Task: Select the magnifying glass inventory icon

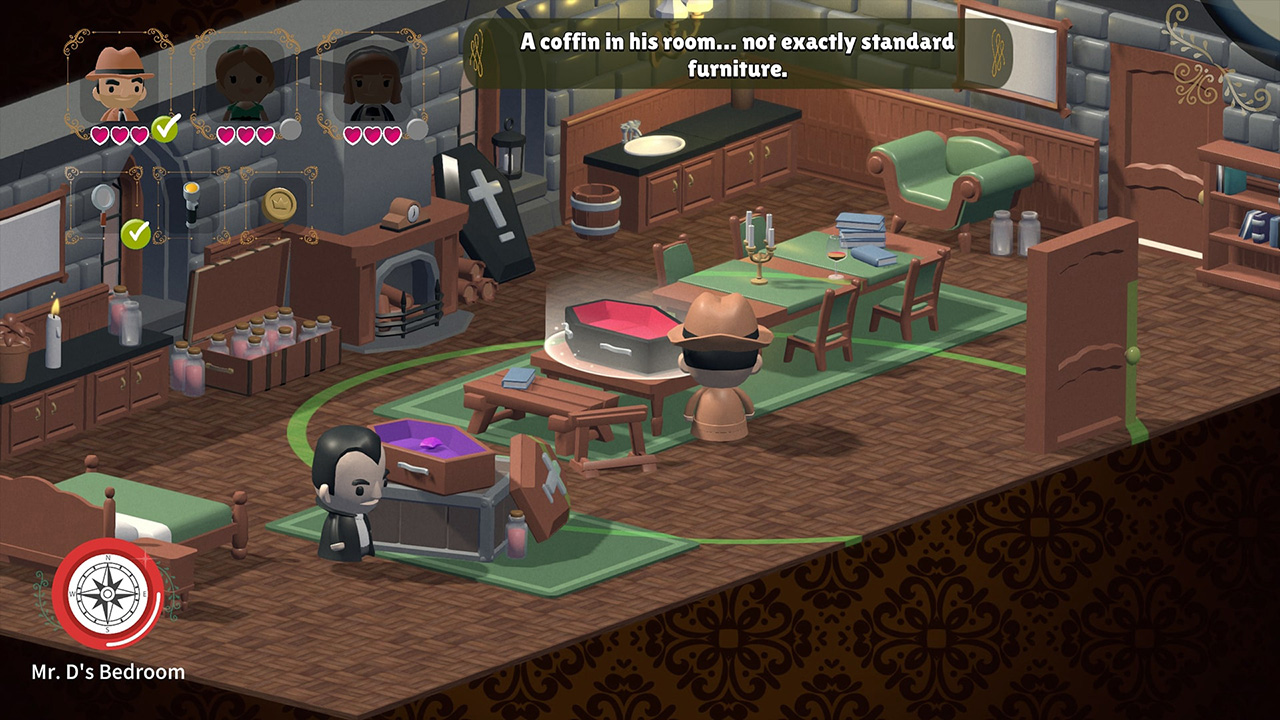Action: point(102,198)
